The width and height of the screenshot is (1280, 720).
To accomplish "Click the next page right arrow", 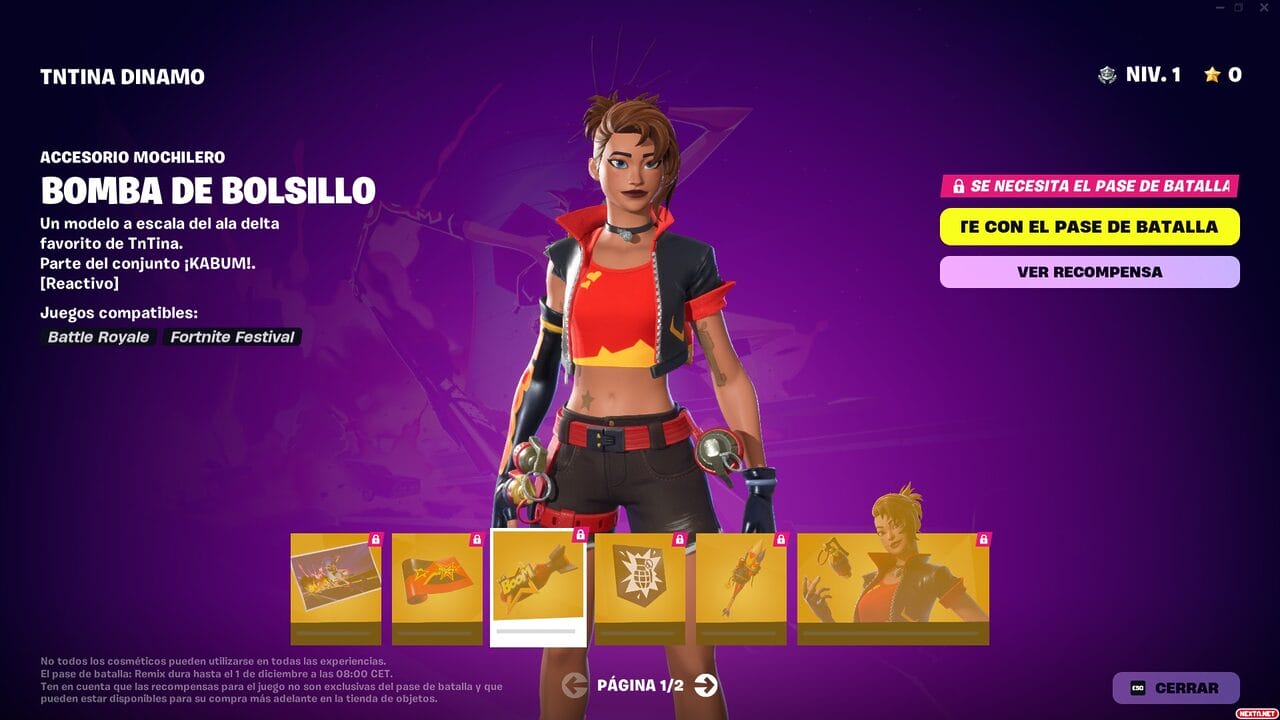I will [707, 687].
